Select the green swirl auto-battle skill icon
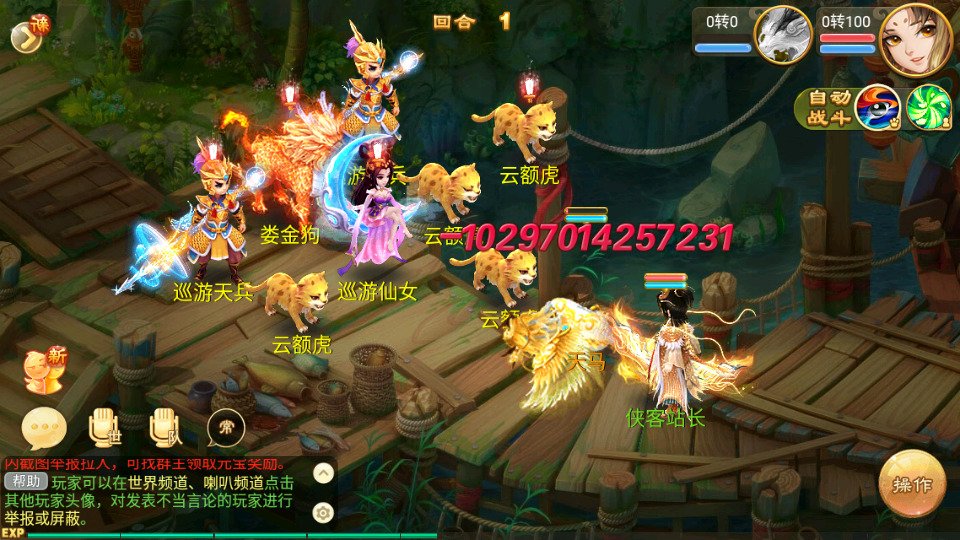The height and width of the screenshot is (540, 960). [927, 108]
